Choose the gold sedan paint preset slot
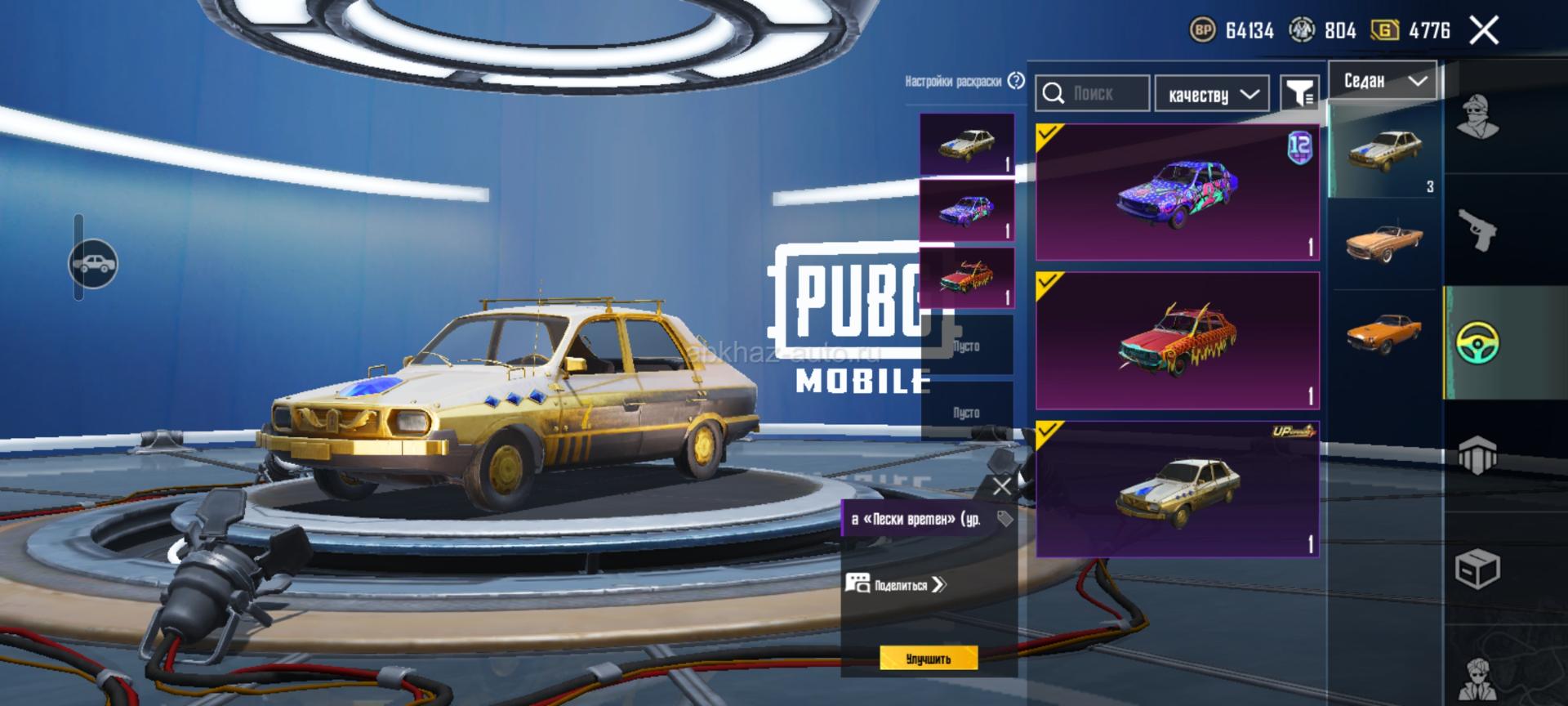 (x=967, y=144)
